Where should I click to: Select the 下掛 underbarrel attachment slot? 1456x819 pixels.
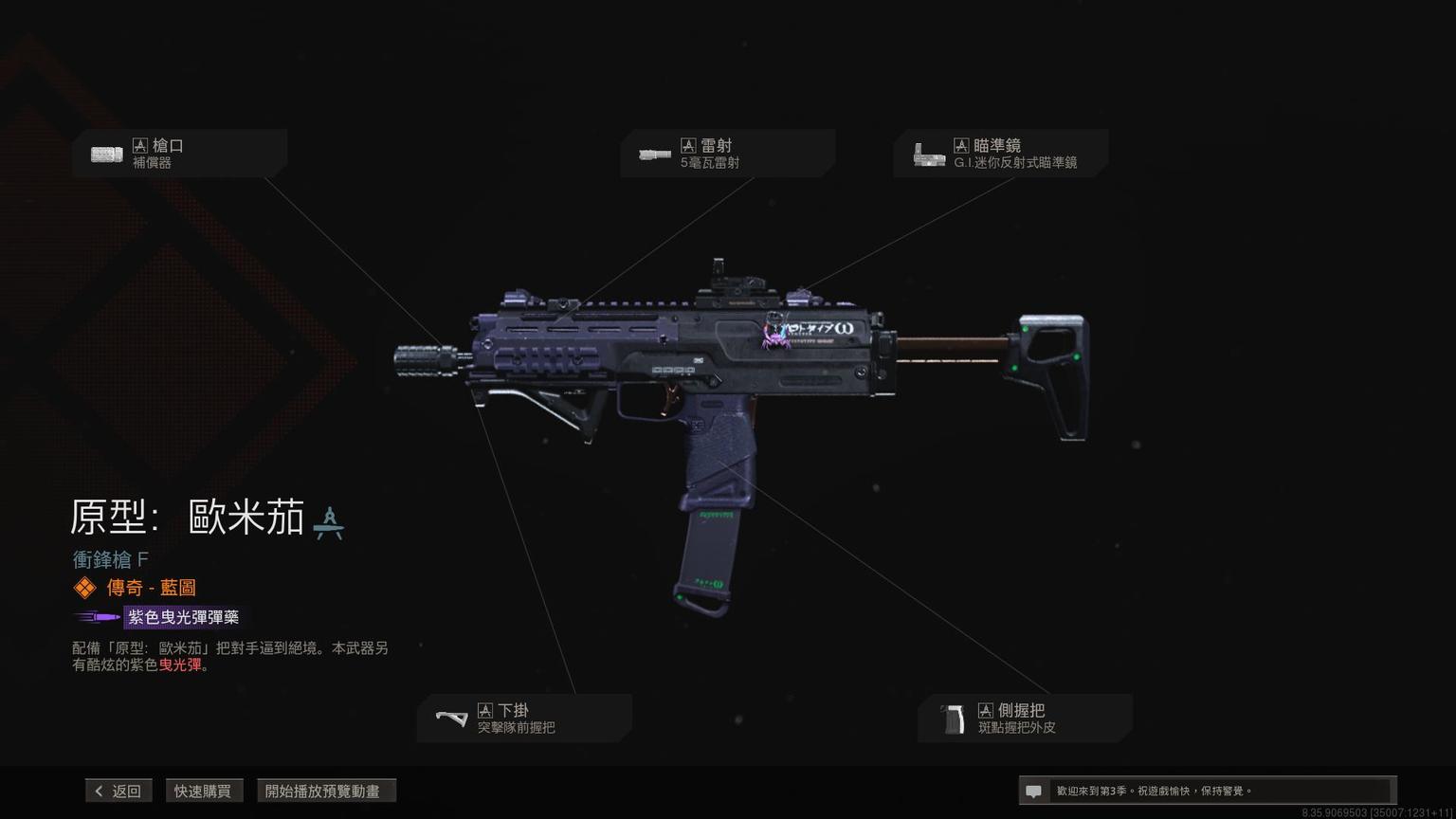[524, 719]
